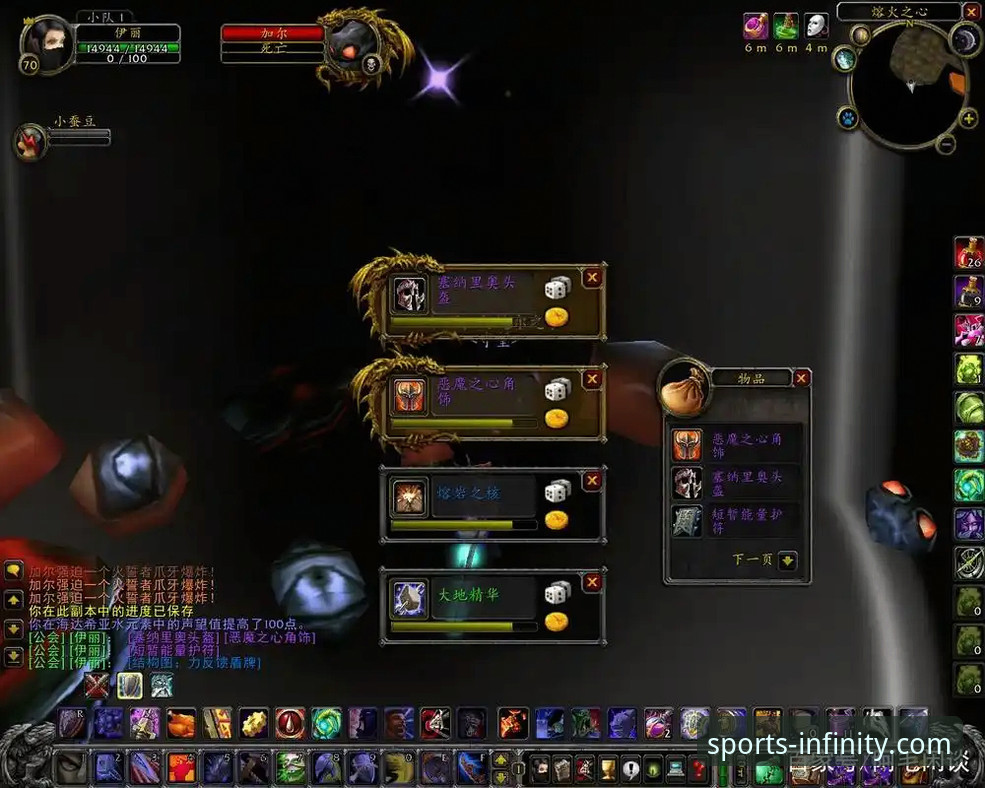Click the moon day-night indicator on minimap
Viewport: 985px width, 788px height.
click(x=965, y=40)
